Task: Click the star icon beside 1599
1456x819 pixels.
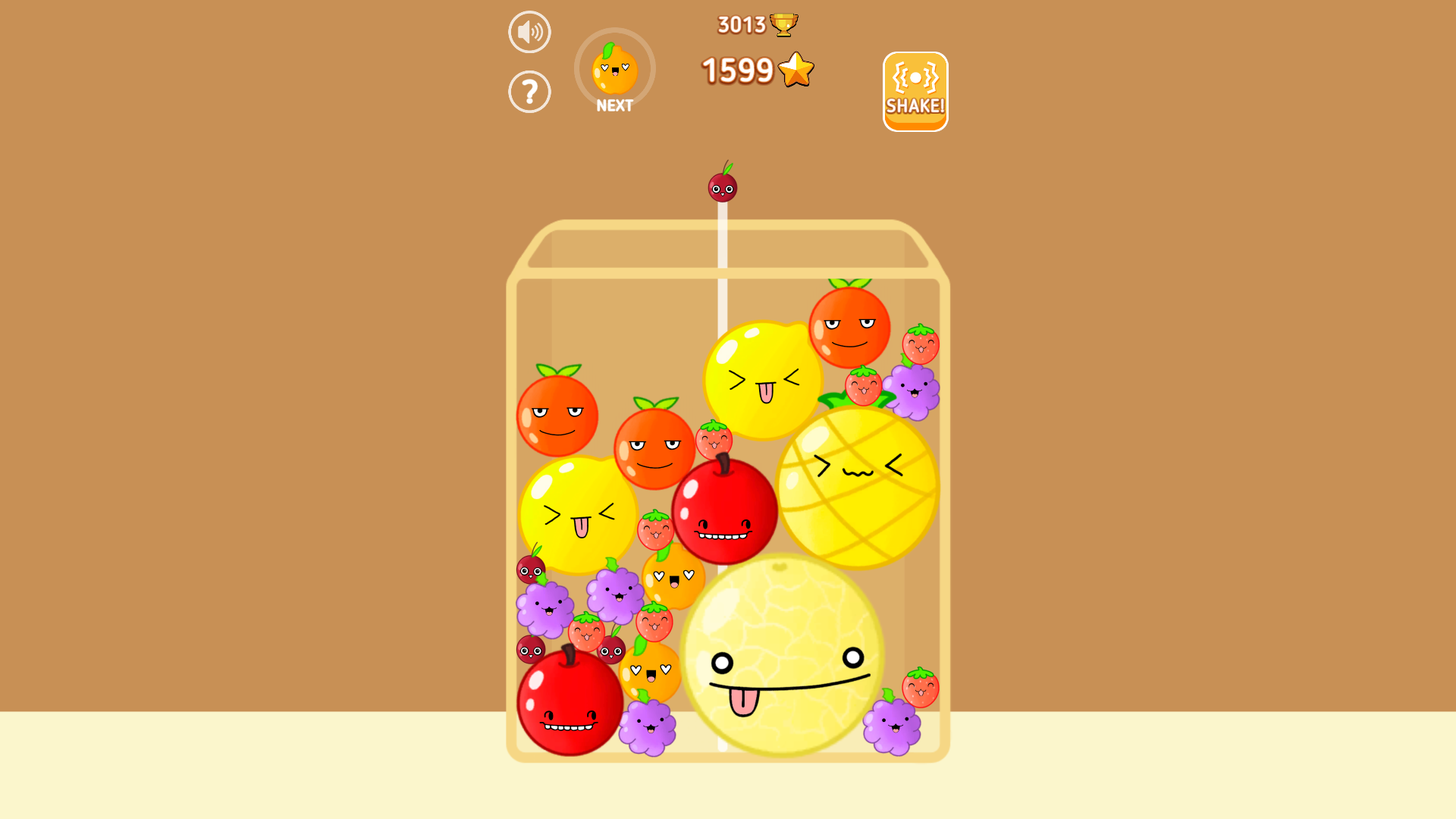Action: (x=795, y=71)
